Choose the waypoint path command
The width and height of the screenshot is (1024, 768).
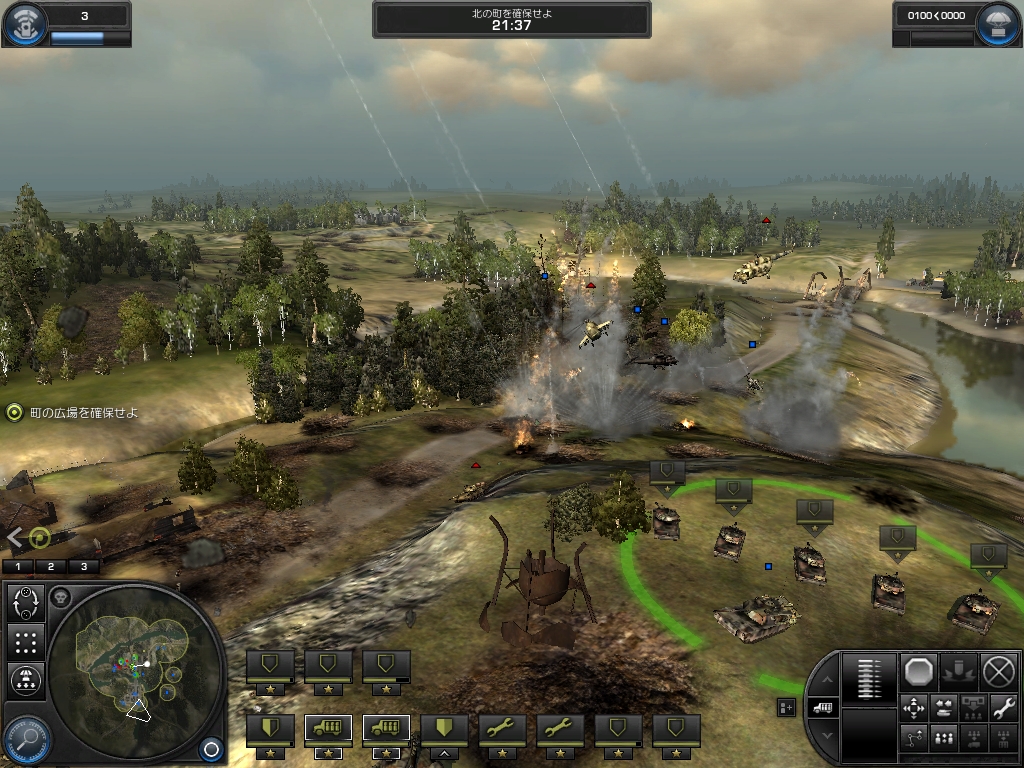[914, 739]
